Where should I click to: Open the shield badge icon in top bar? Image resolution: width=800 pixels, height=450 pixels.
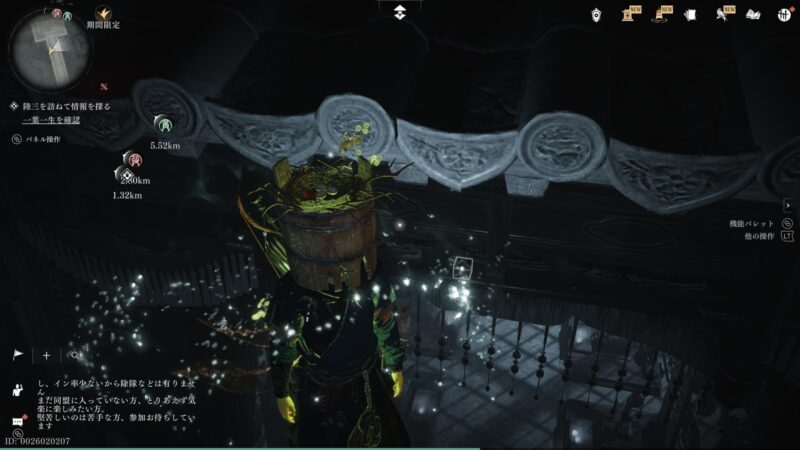point(597,14)
